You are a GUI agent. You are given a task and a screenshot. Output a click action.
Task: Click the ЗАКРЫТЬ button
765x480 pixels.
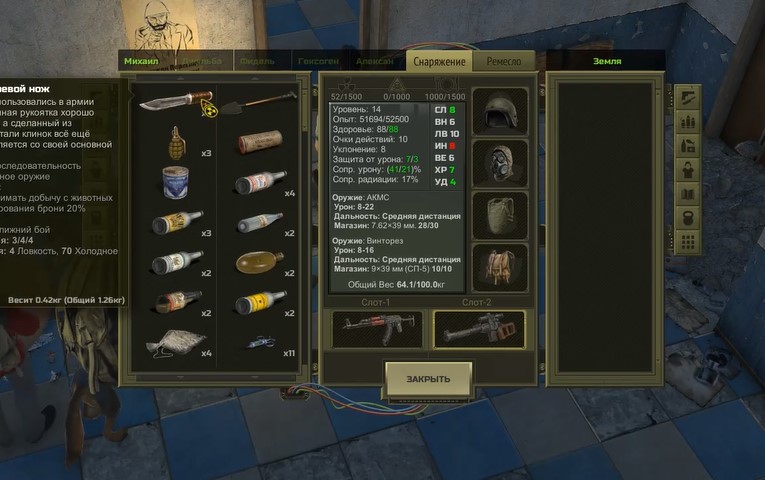point(428,379)
